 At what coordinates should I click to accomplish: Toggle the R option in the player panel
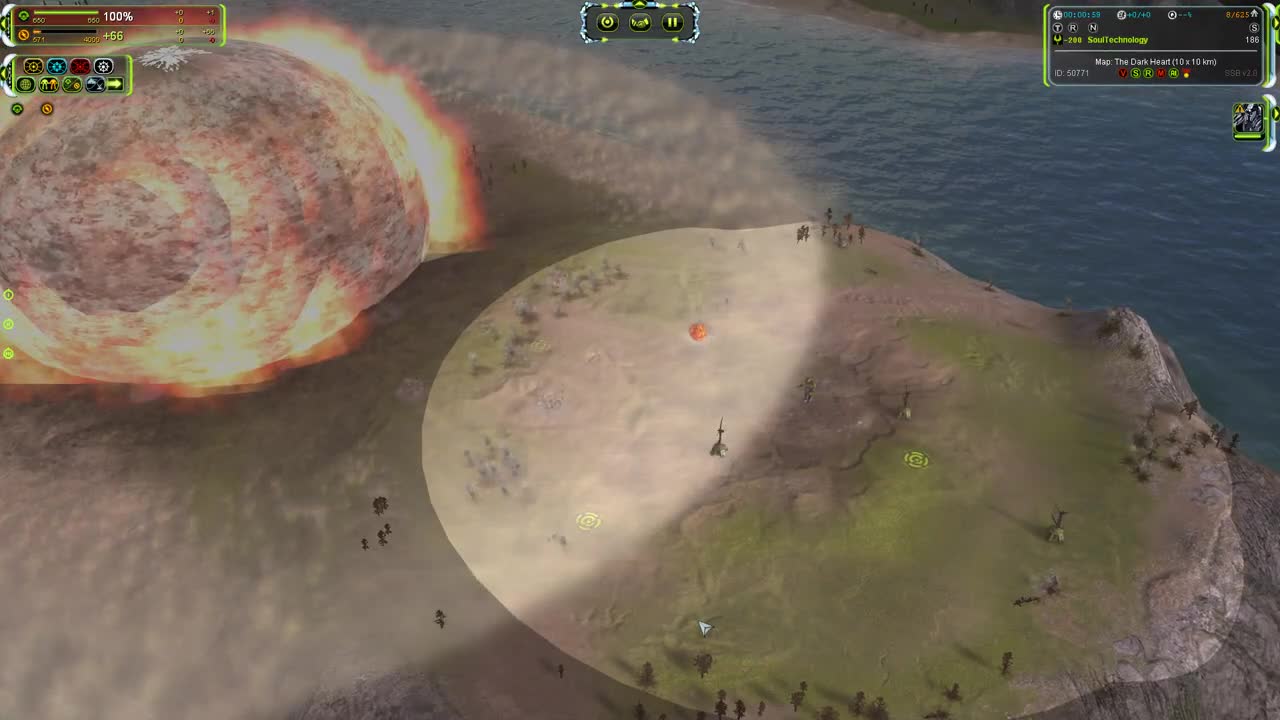coord(1071,28)
